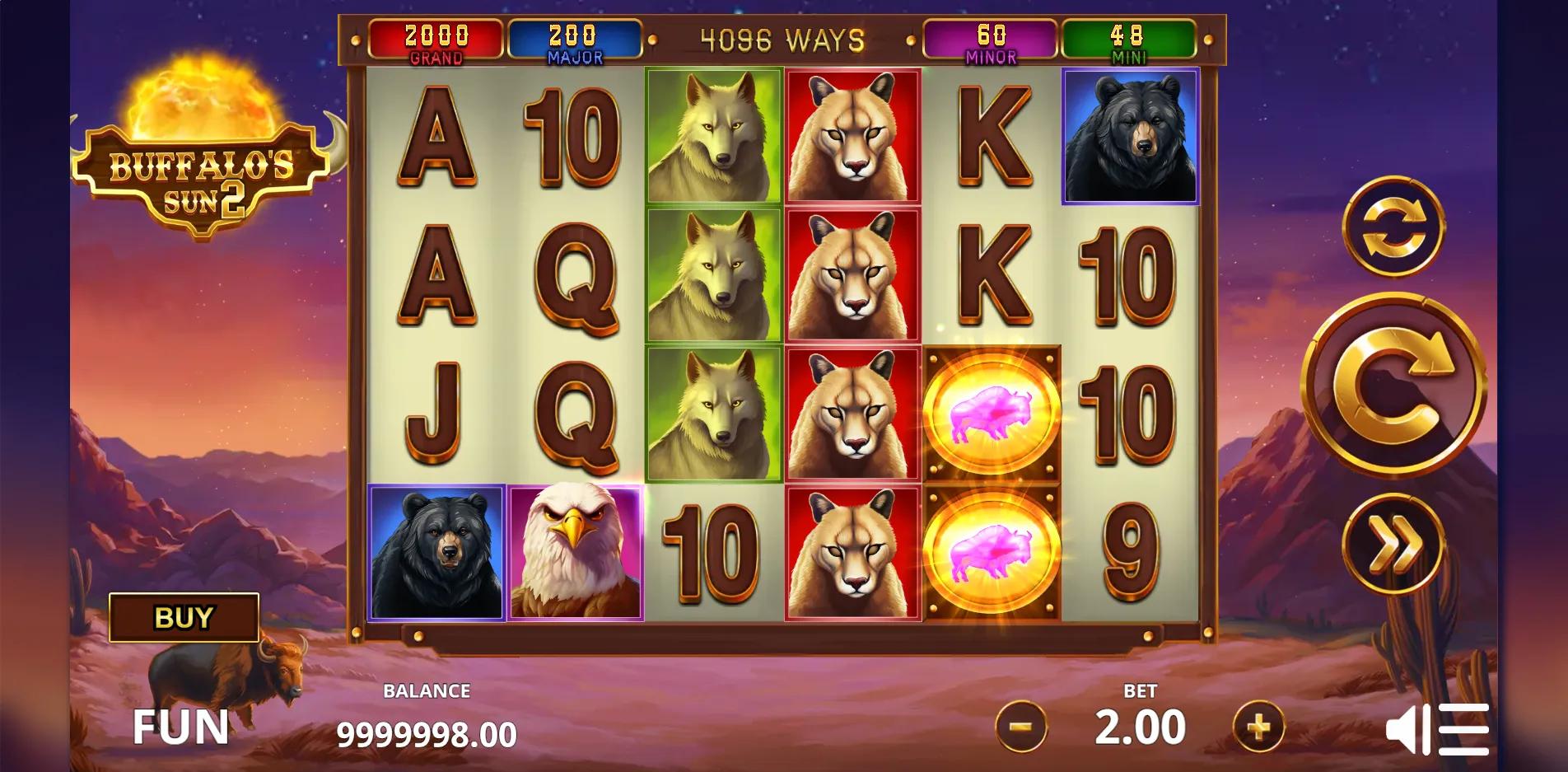The height and width of the screenshot is (772, 1568).
Task: Click the MINI 48 jackpot badge
Action: [1127, 37]
